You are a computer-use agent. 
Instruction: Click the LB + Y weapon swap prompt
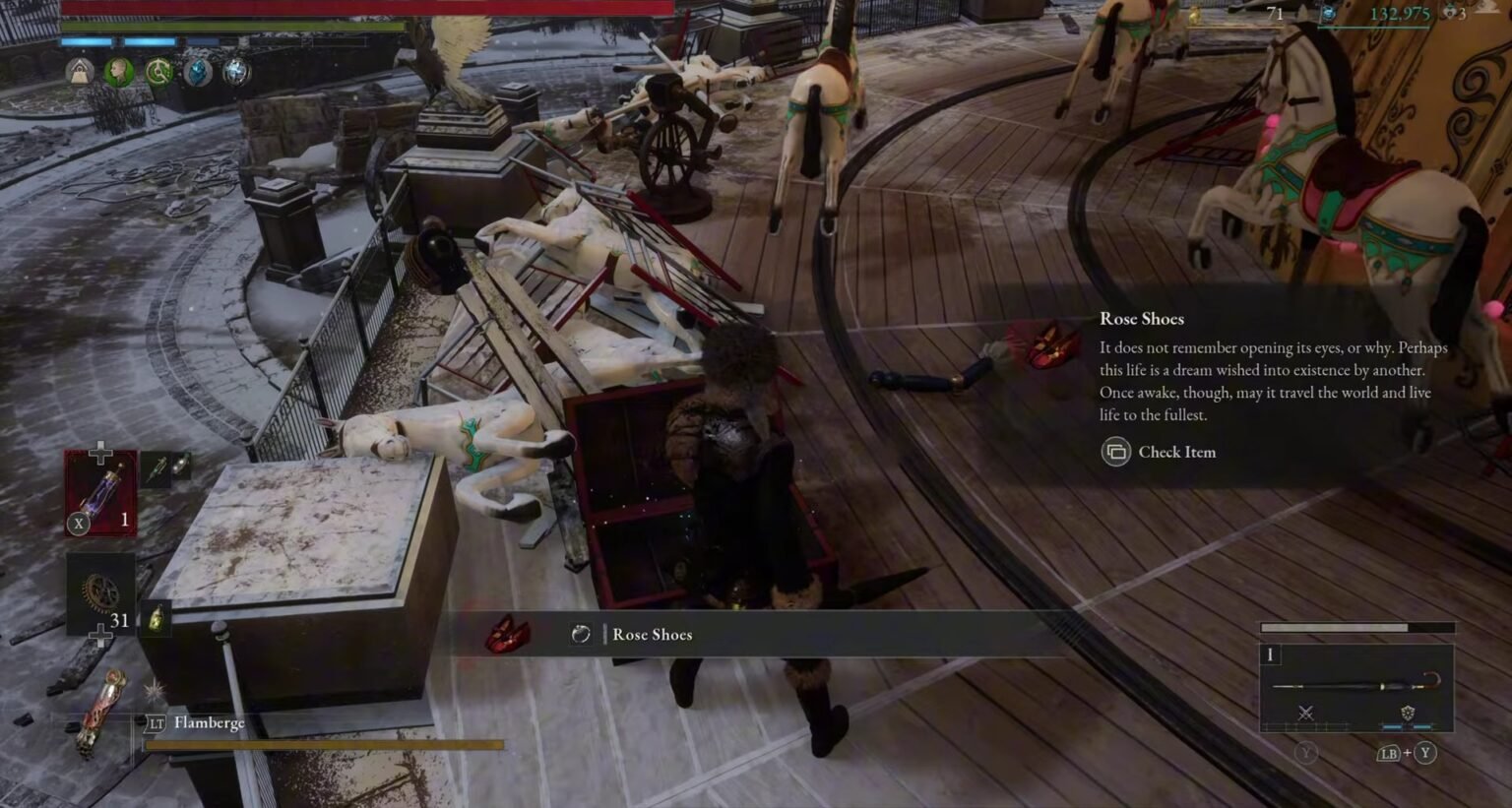[1406, 753]
